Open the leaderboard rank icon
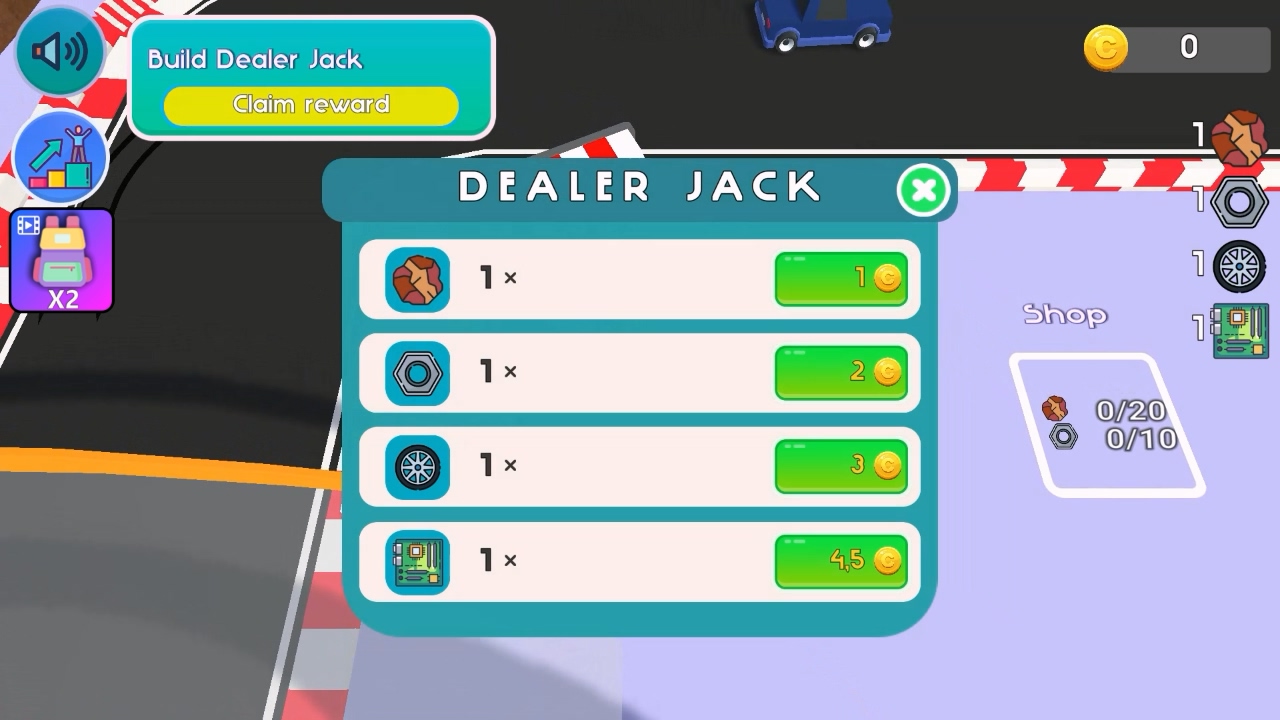The image size is (1280, 720). pyautogui.click(x=61, y=157)
